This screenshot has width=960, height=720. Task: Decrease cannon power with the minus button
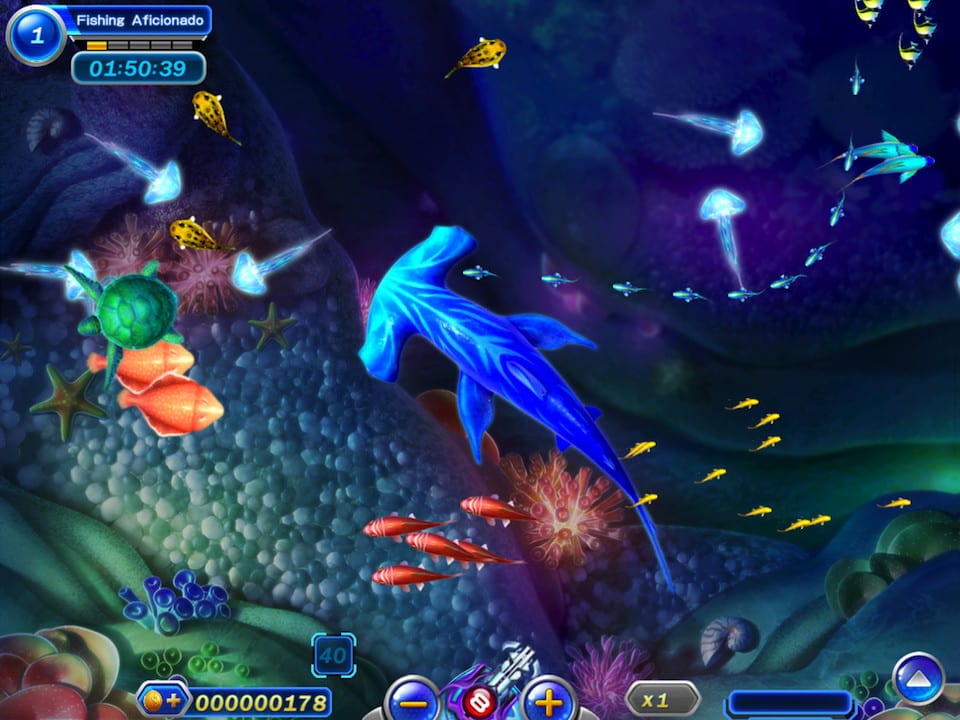click(412, 698)
